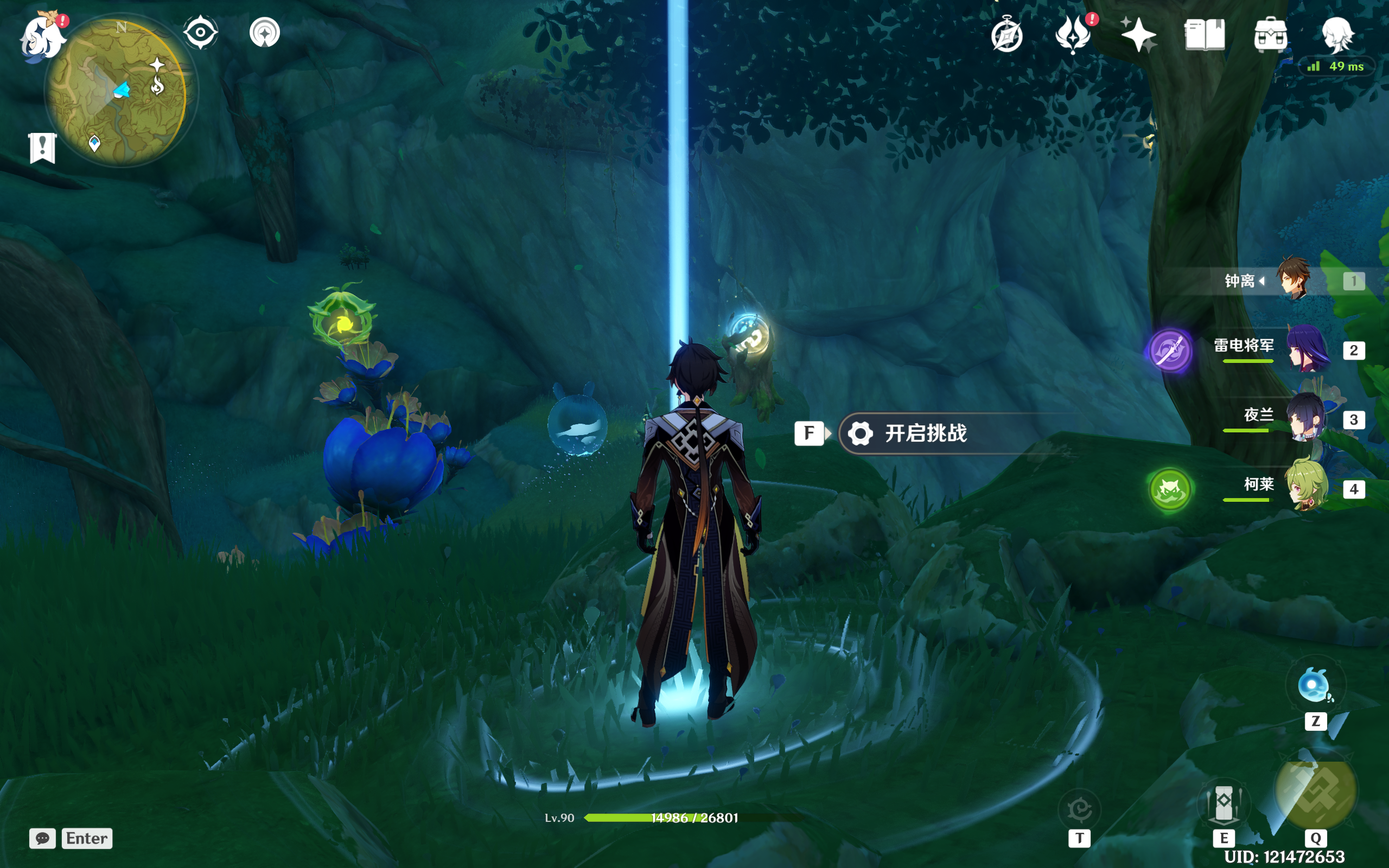Screen dimensions: 1389x868
Task: Open the circular minimap
Action: [117, 92]
